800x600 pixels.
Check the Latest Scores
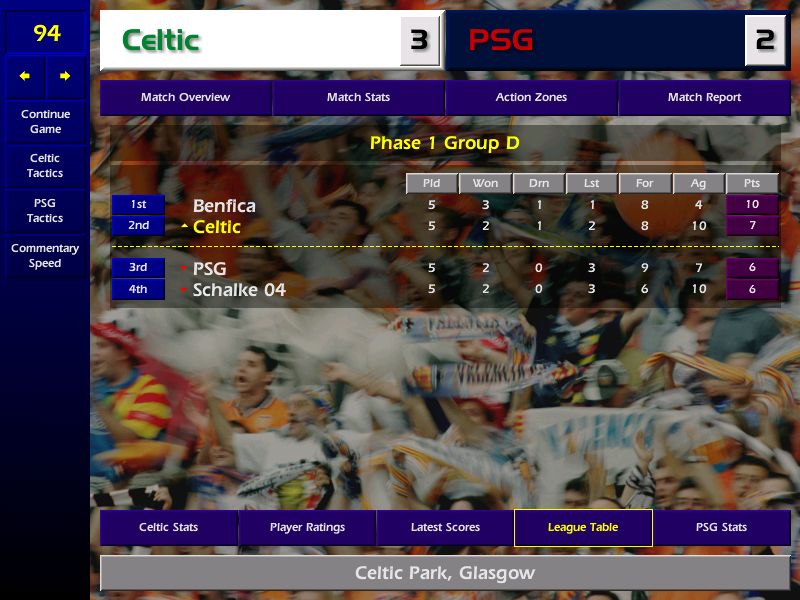tap(445, 528)
